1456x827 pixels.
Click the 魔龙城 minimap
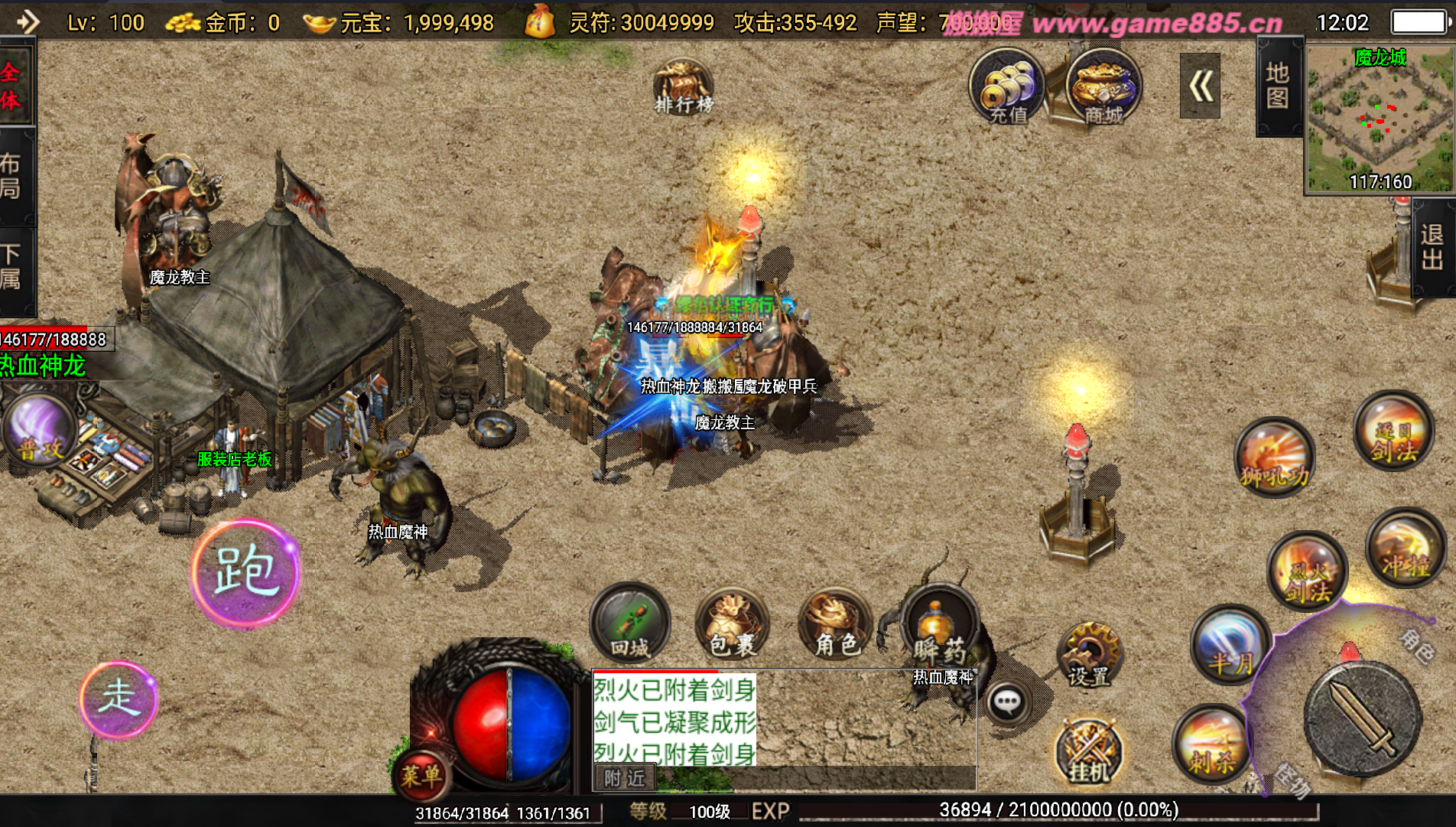coord(1380,119)
